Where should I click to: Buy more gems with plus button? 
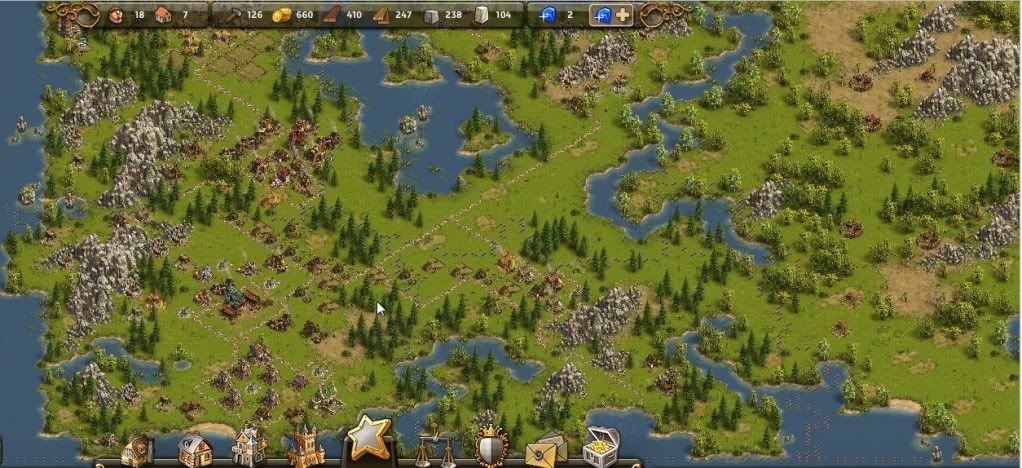[x=622, y=15]
